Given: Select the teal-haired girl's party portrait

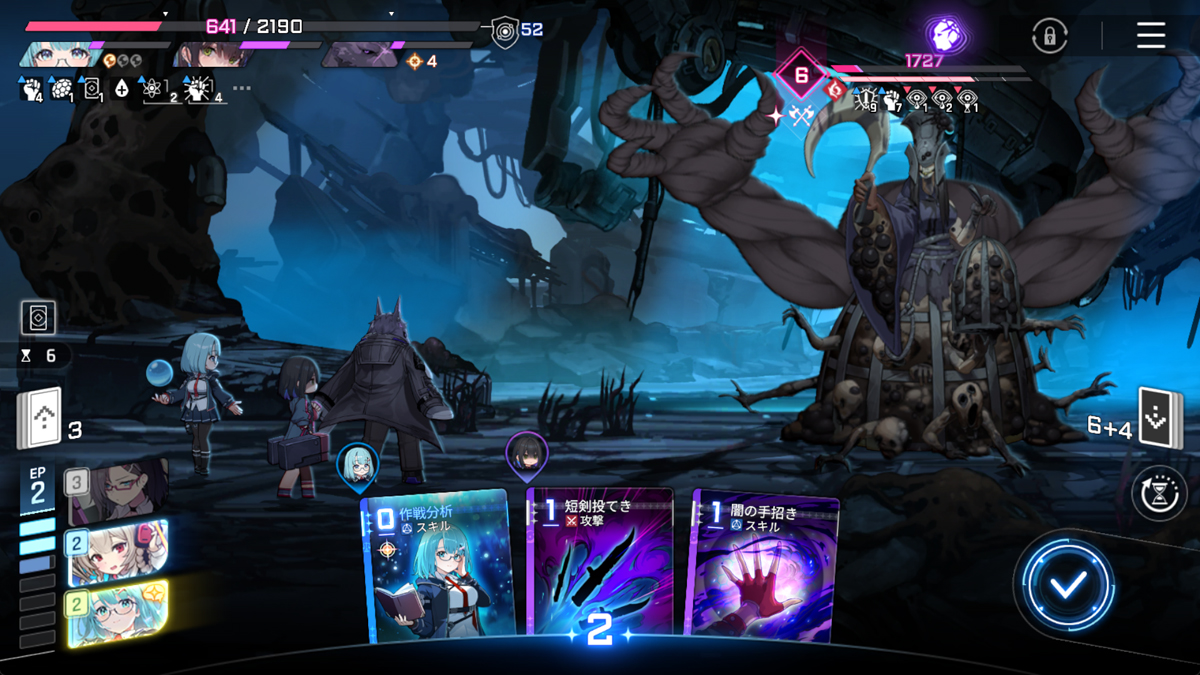Looking at the screenshot, I should click(x=60, y=52).
